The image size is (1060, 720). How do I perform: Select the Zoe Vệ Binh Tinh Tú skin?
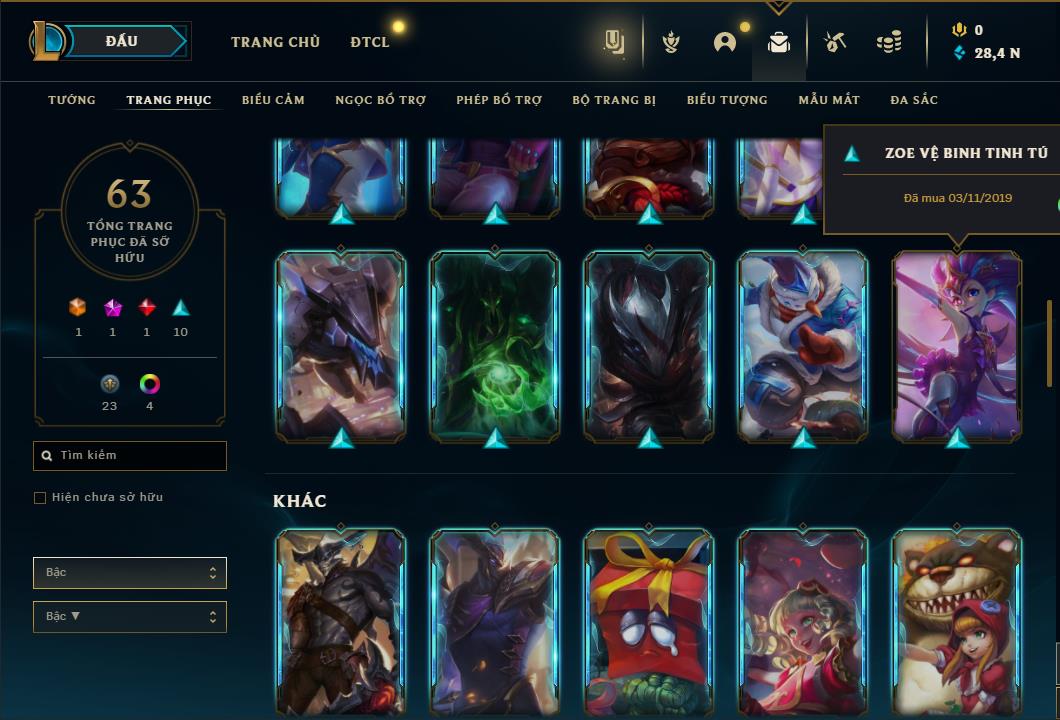point(957,345)
